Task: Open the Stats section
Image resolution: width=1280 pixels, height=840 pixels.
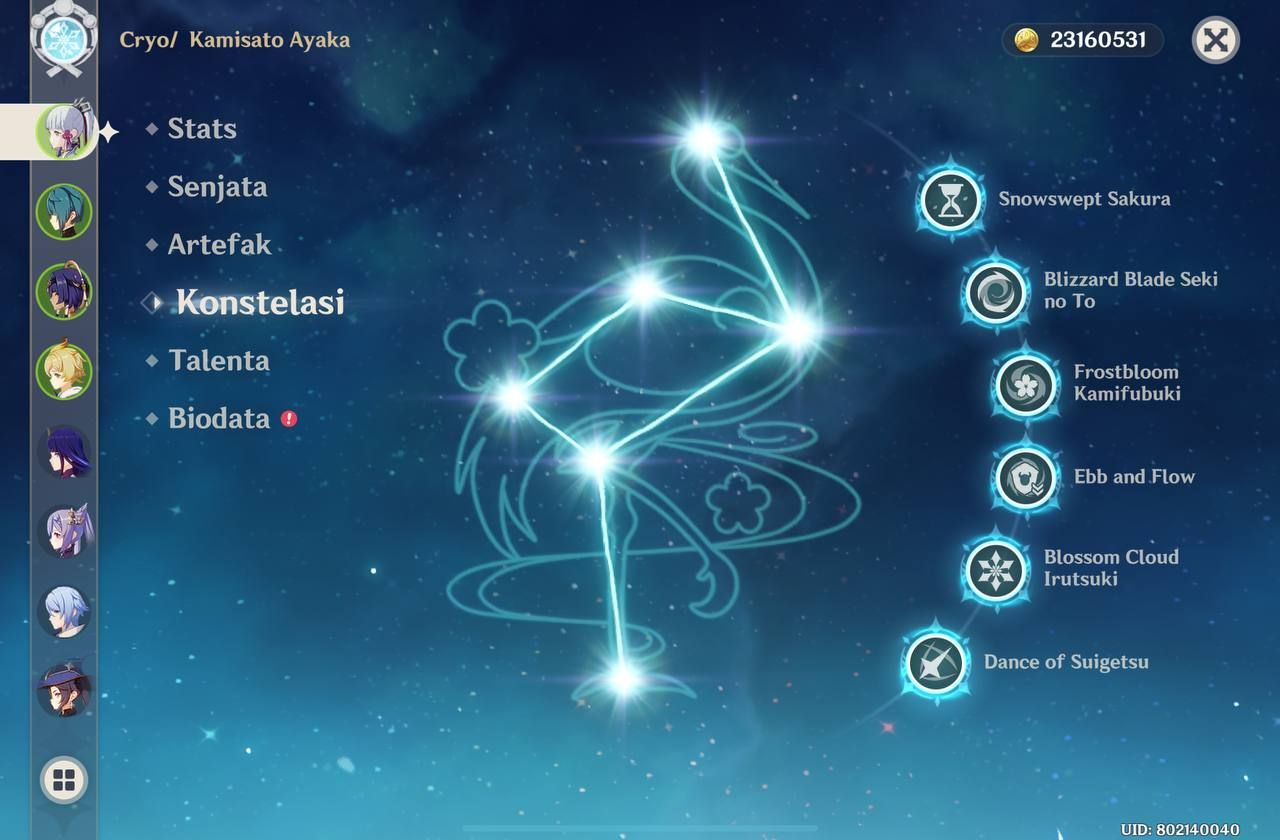Action: 201,128
